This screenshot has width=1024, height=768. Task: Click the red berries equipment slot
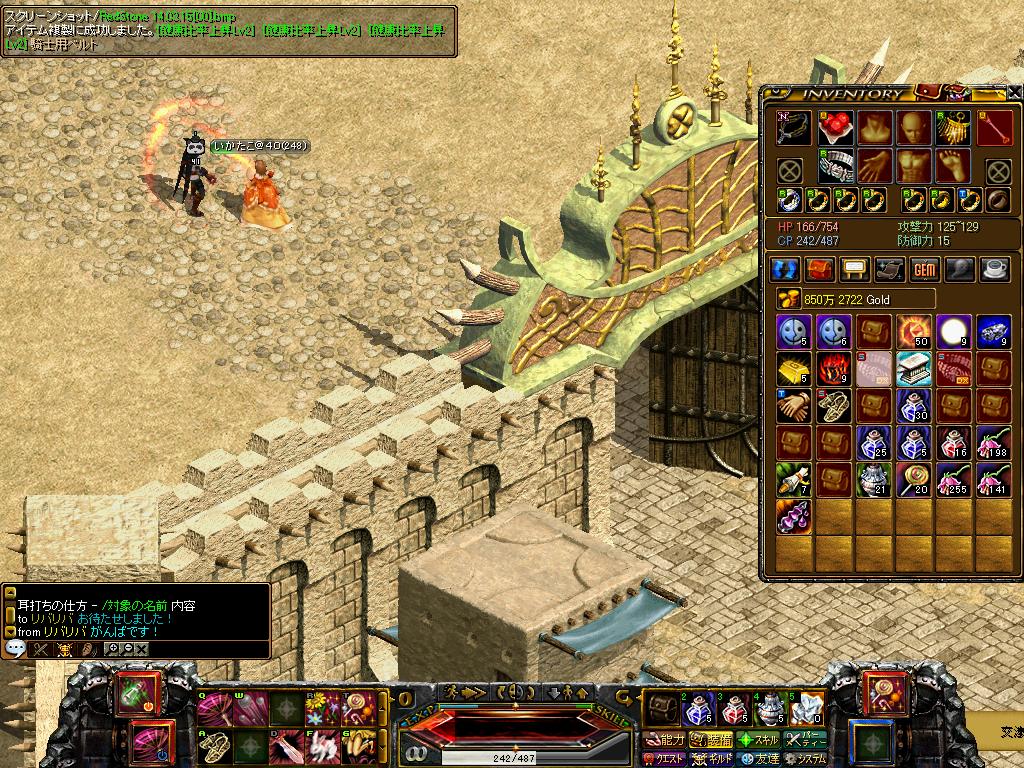pyautogui.click(x=834, y=127)
